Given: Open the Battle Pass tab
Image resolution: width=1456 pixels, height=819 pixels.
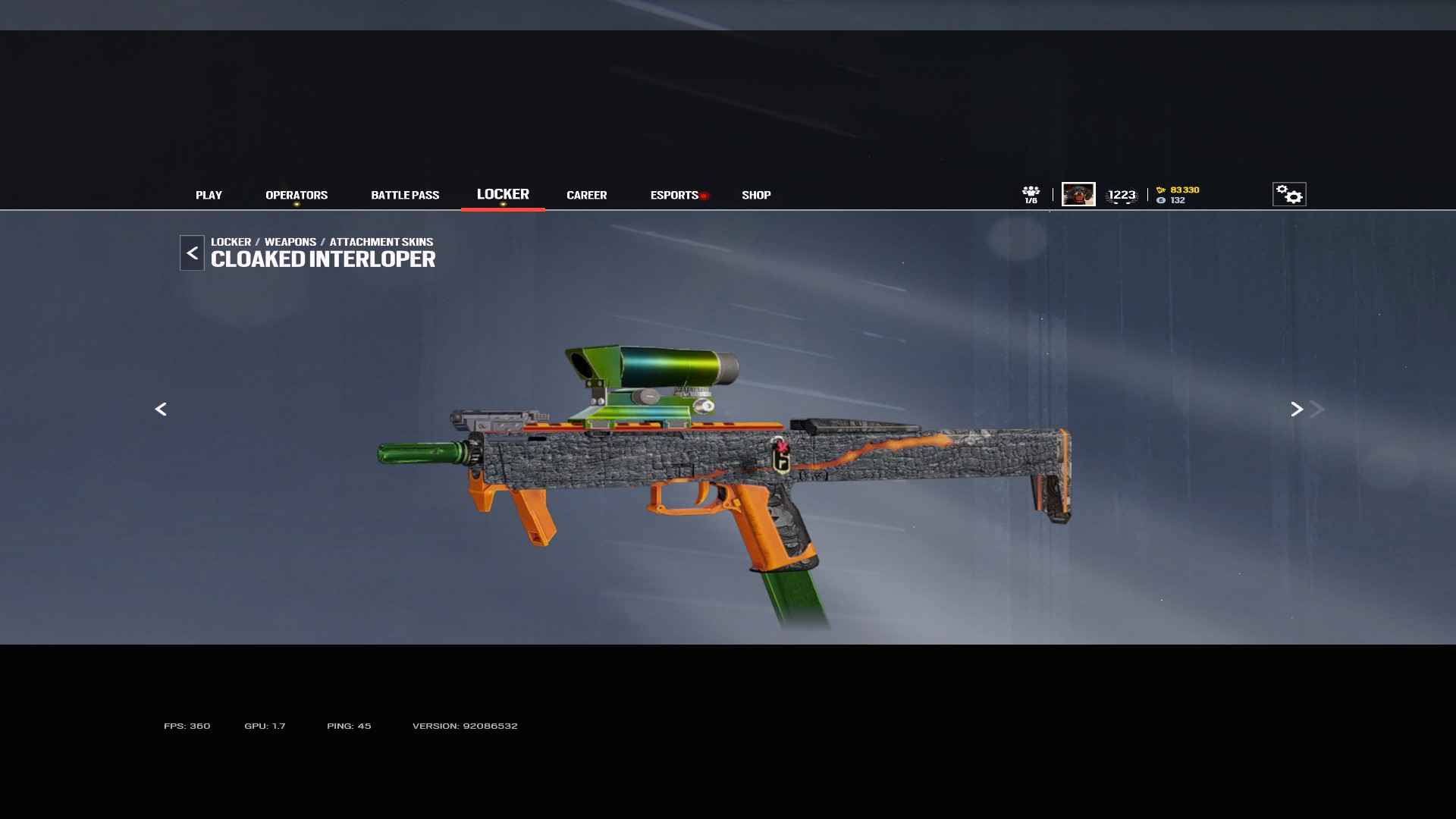Looking at the screenshot, I should point(405,195).
